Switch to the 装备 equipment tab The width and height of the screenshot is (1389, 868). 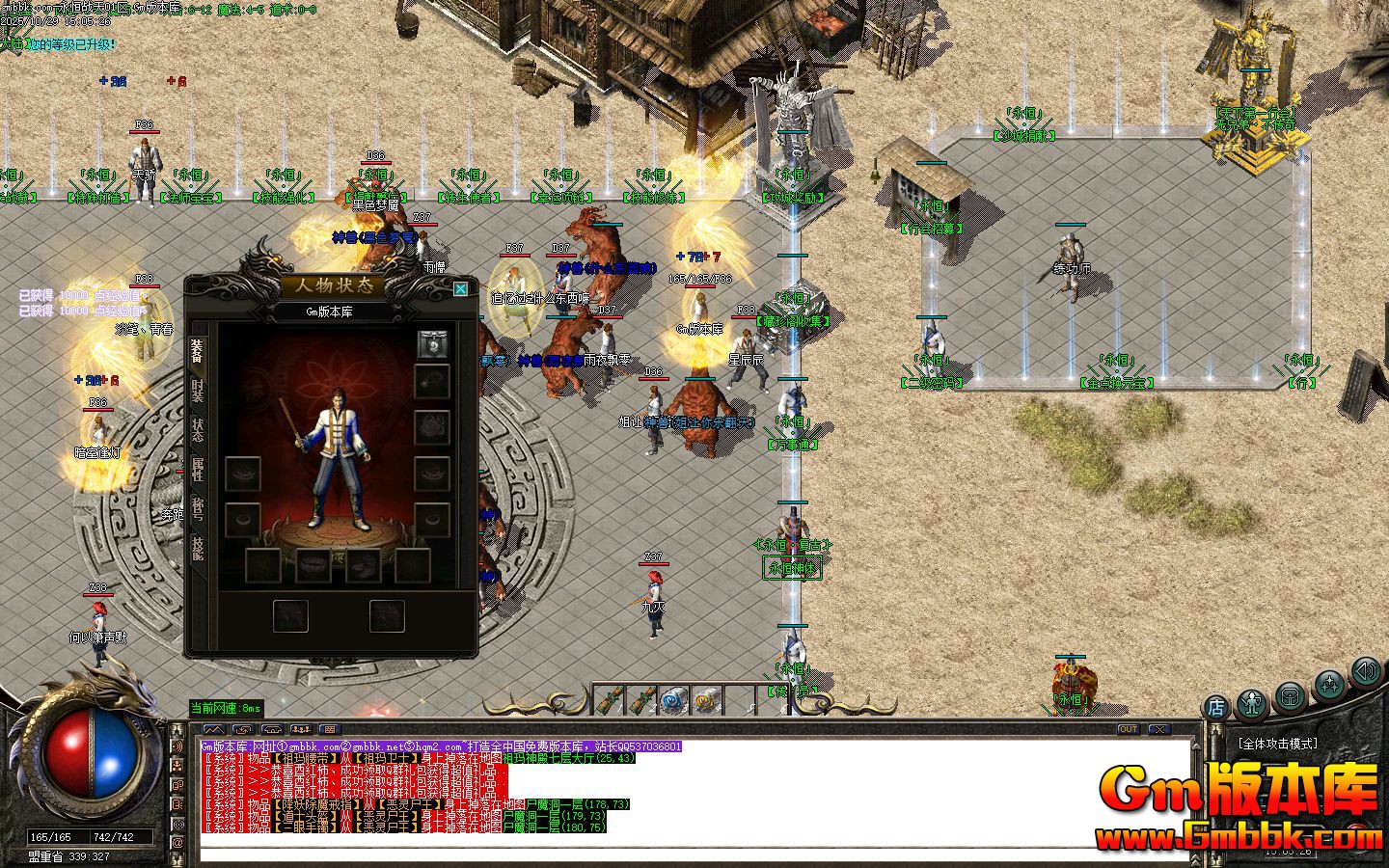point(197,351)
